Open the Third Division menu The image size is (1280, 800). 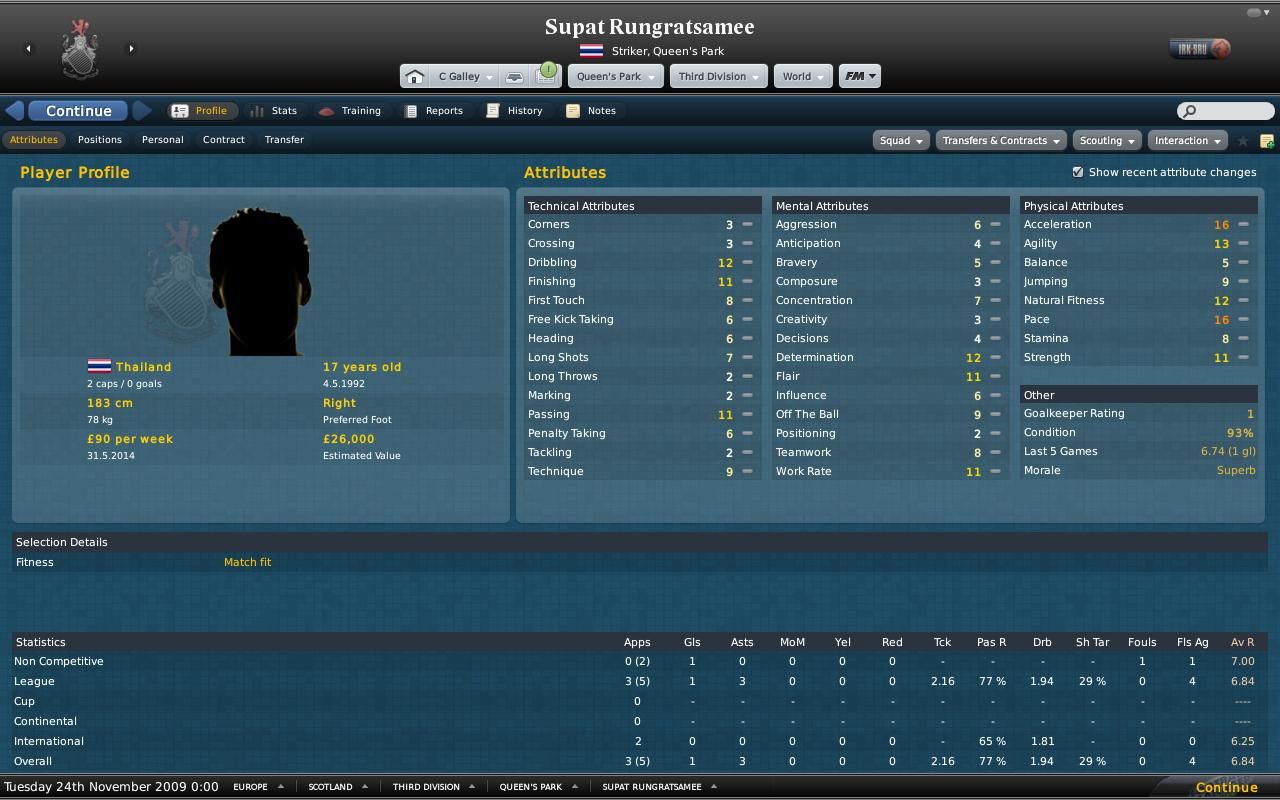click(x=717, y=76)
